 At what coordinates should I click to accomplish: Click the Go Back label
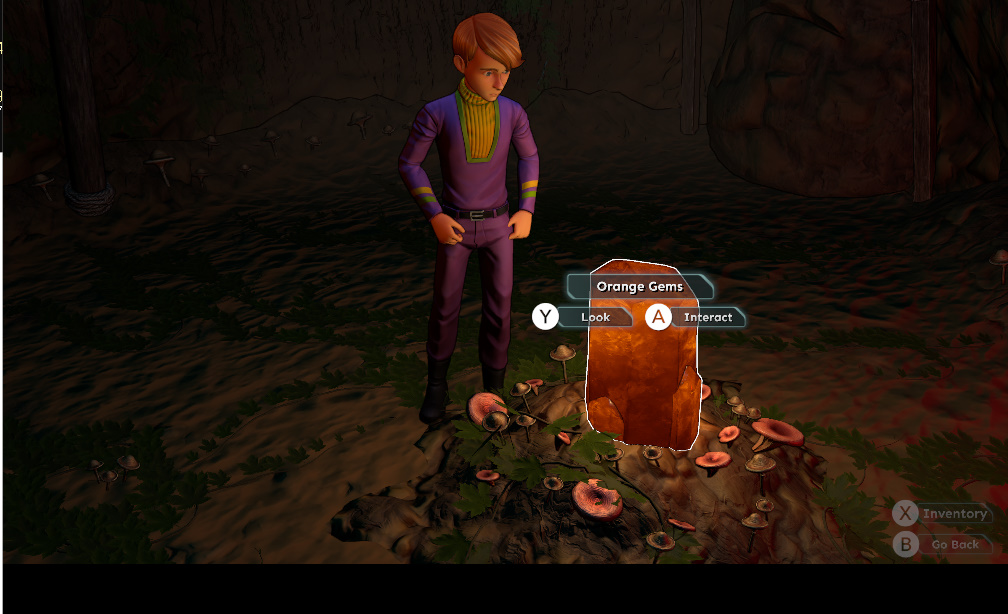[x=955, y=545]
